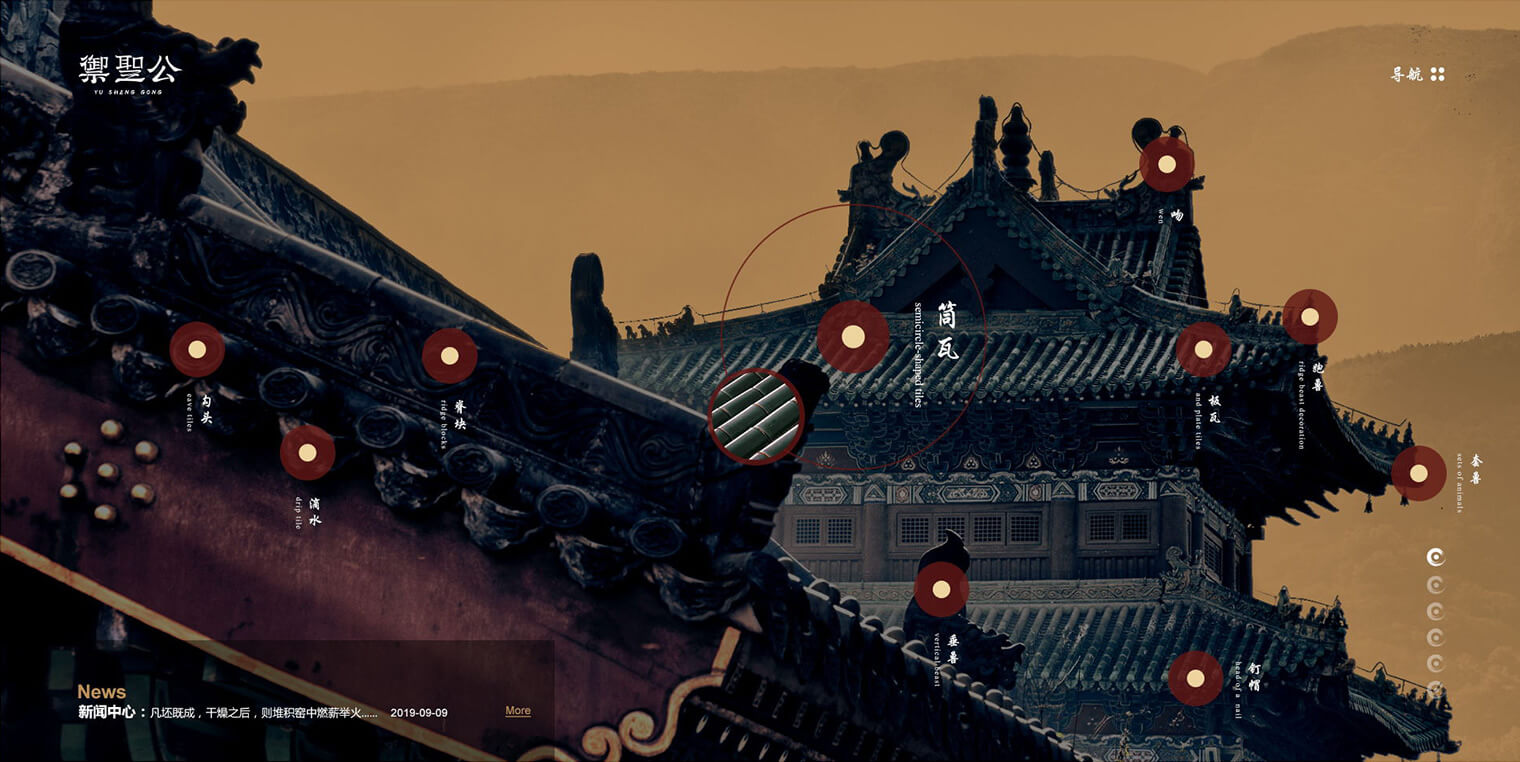The width and height of the screenshot is (1520, 762).
Task: Select the eave tiles hotspot marker
Action: pos(197,350)
